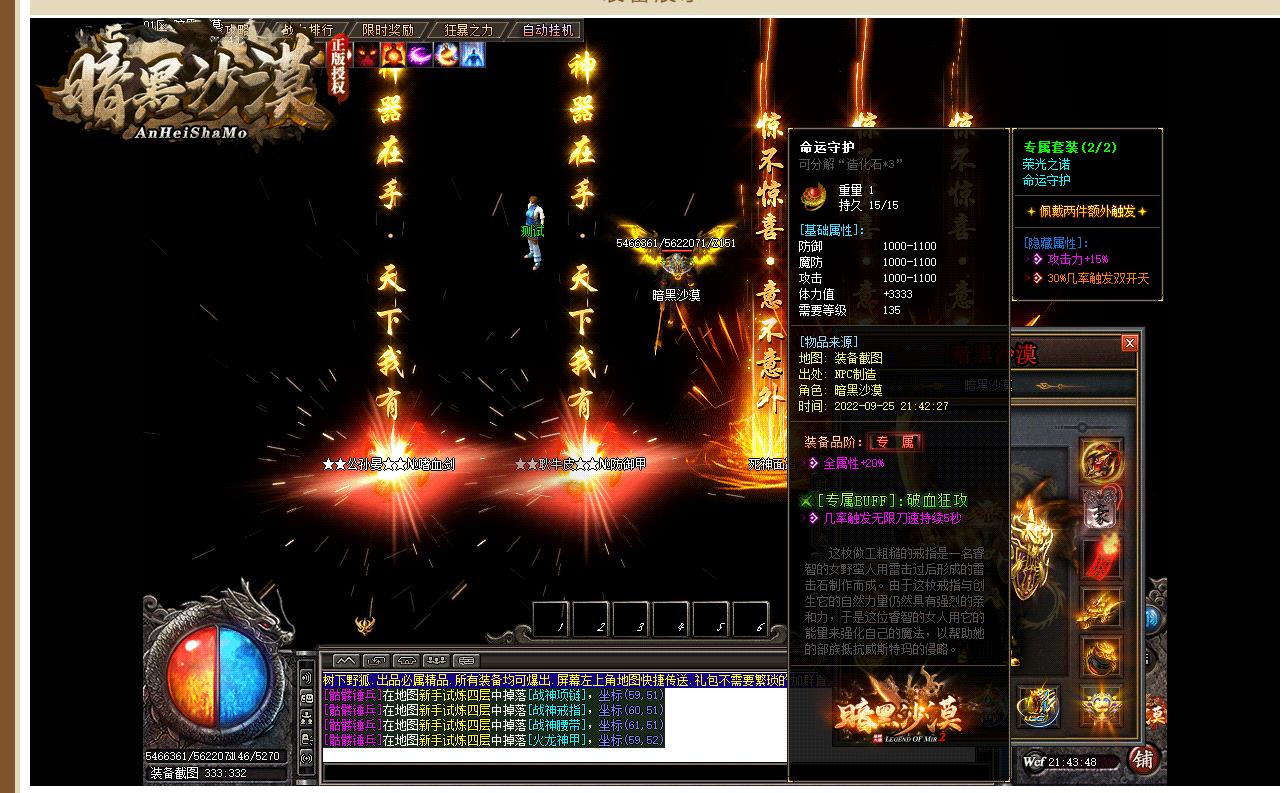Select hotkey slot 1 in the action bar
Viewport: 1282px width, 793px height.
click(x=552, y=620)
